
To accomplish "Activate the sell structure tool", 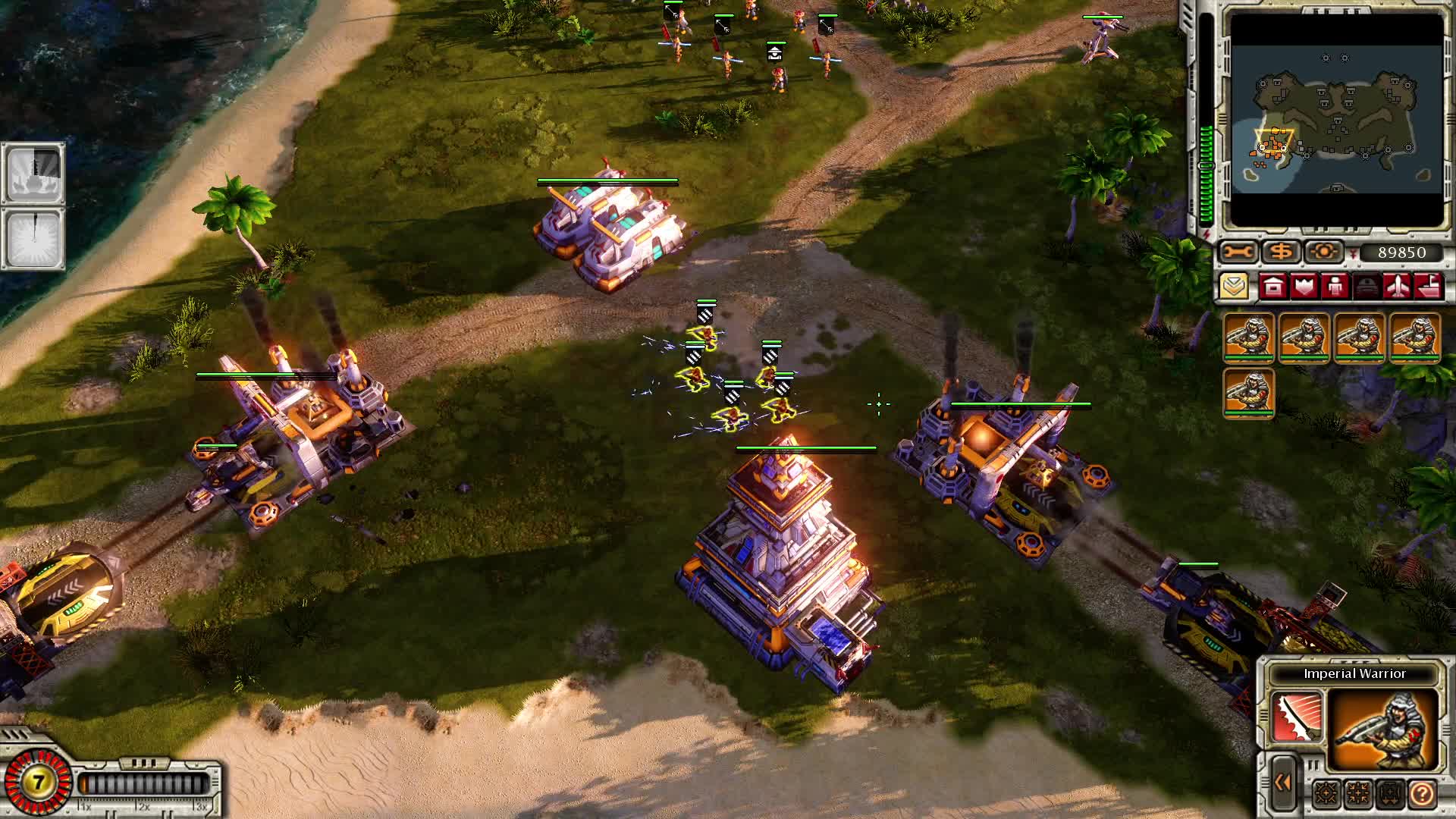I will point(1280,251).
